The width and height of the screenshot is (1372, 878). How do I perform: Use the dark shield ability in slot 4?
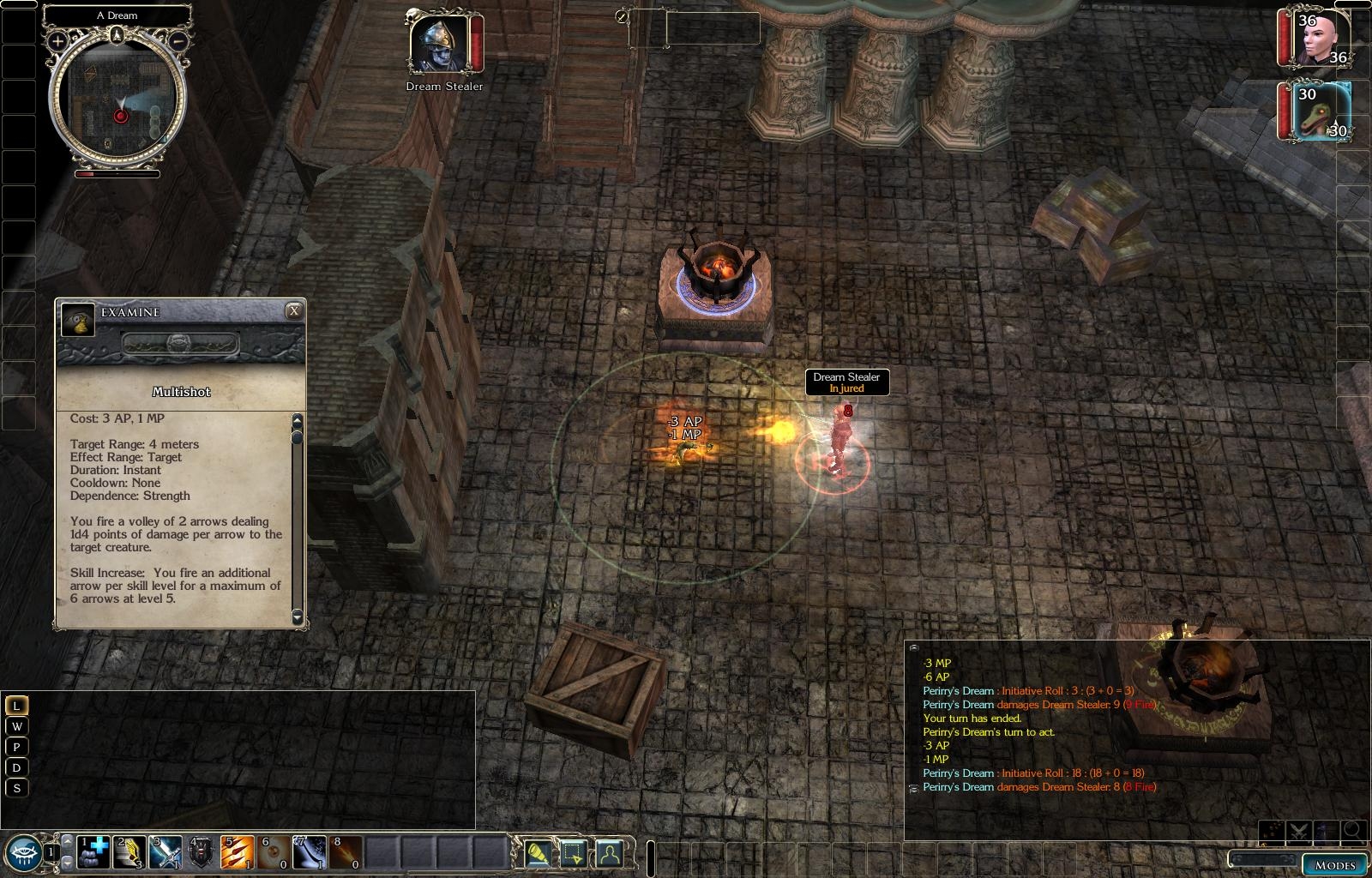point(202,852)
